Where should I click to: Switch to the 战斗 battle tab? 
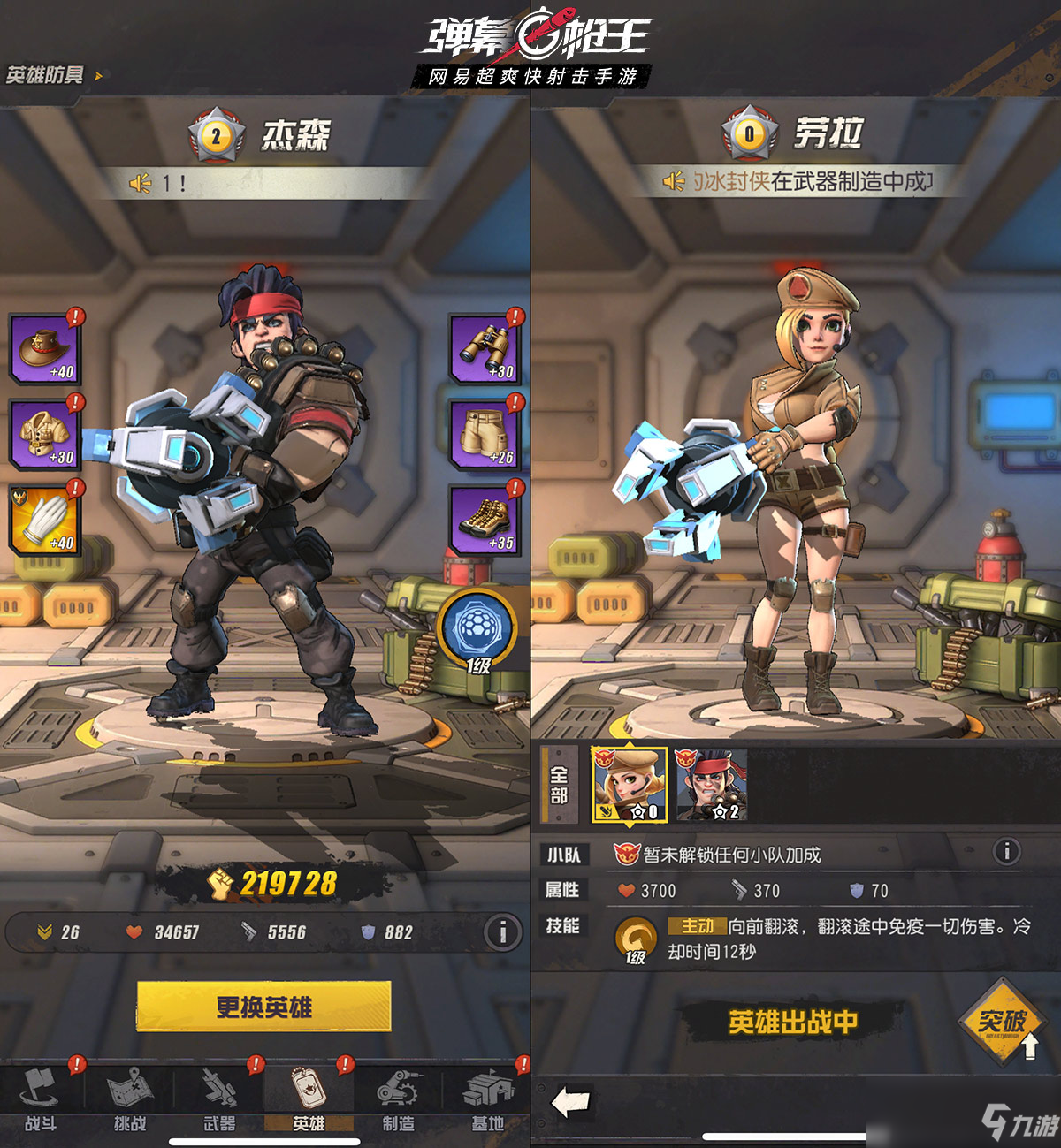coord(41,1099)
